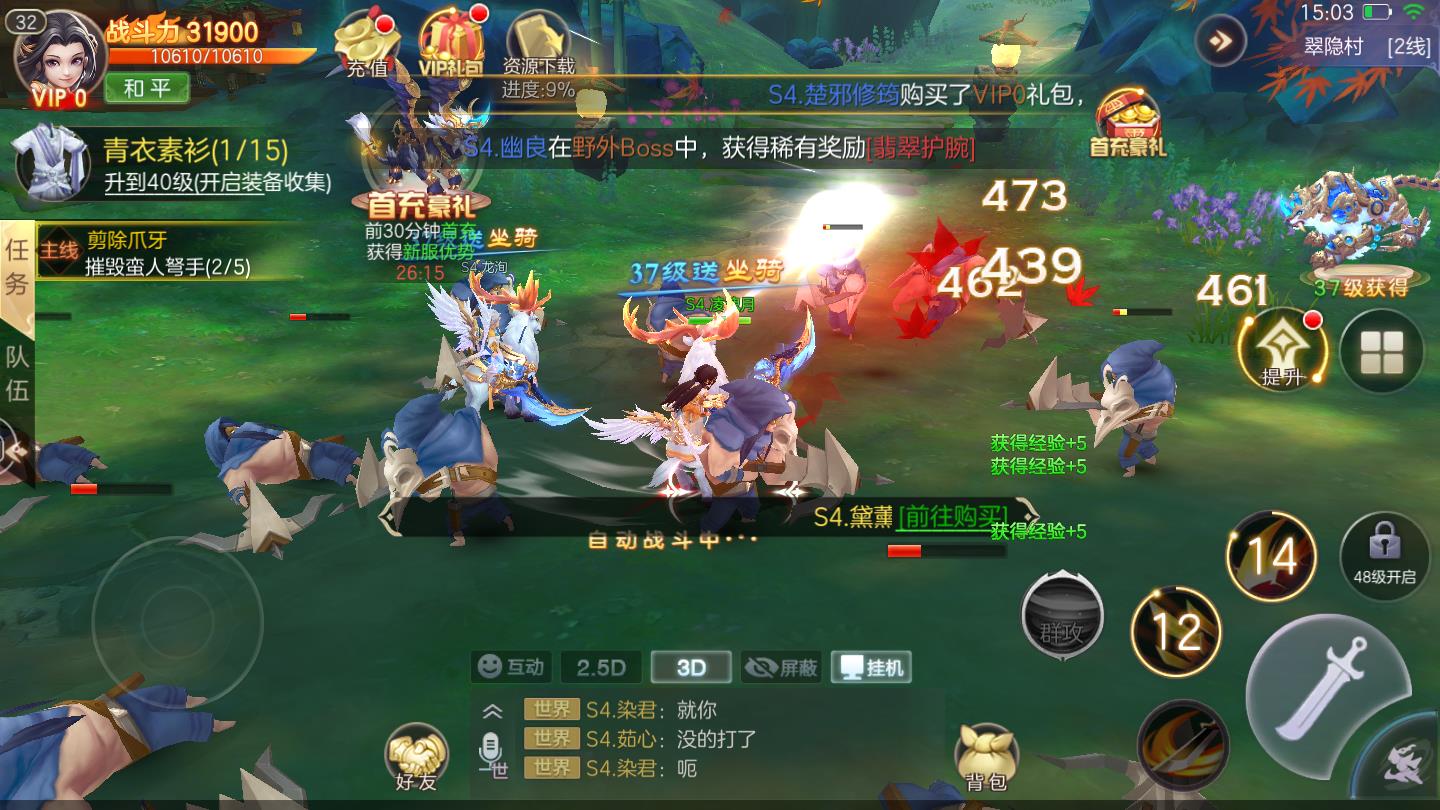The height and width of the screenshot is (810, 1440).
Task: Enable 挂机 auto-battle mode
Action: [x=870, y=668]
